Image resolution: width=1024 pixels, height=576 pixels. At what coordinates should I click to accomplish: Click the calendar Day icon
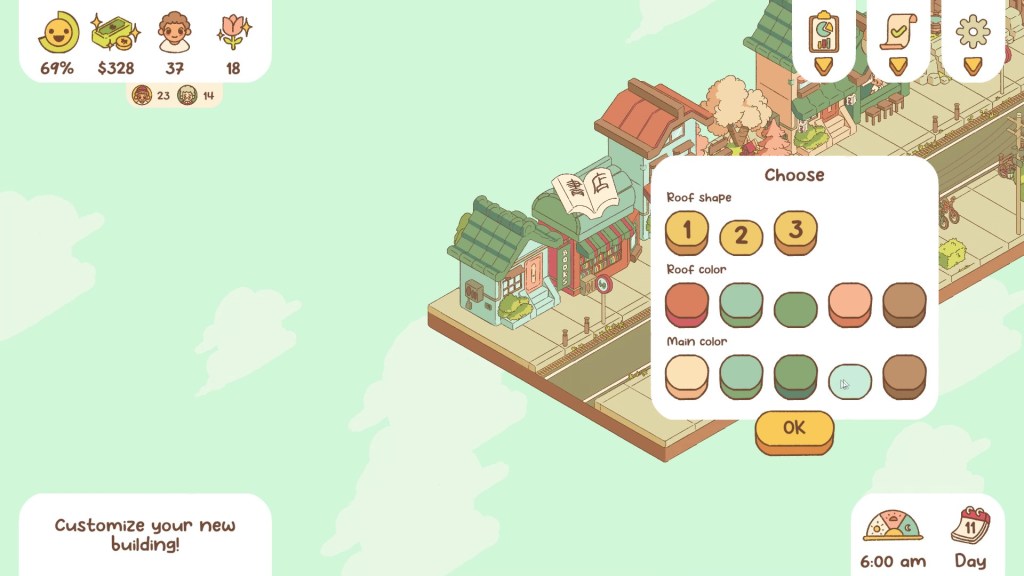[x=970, y=526]
